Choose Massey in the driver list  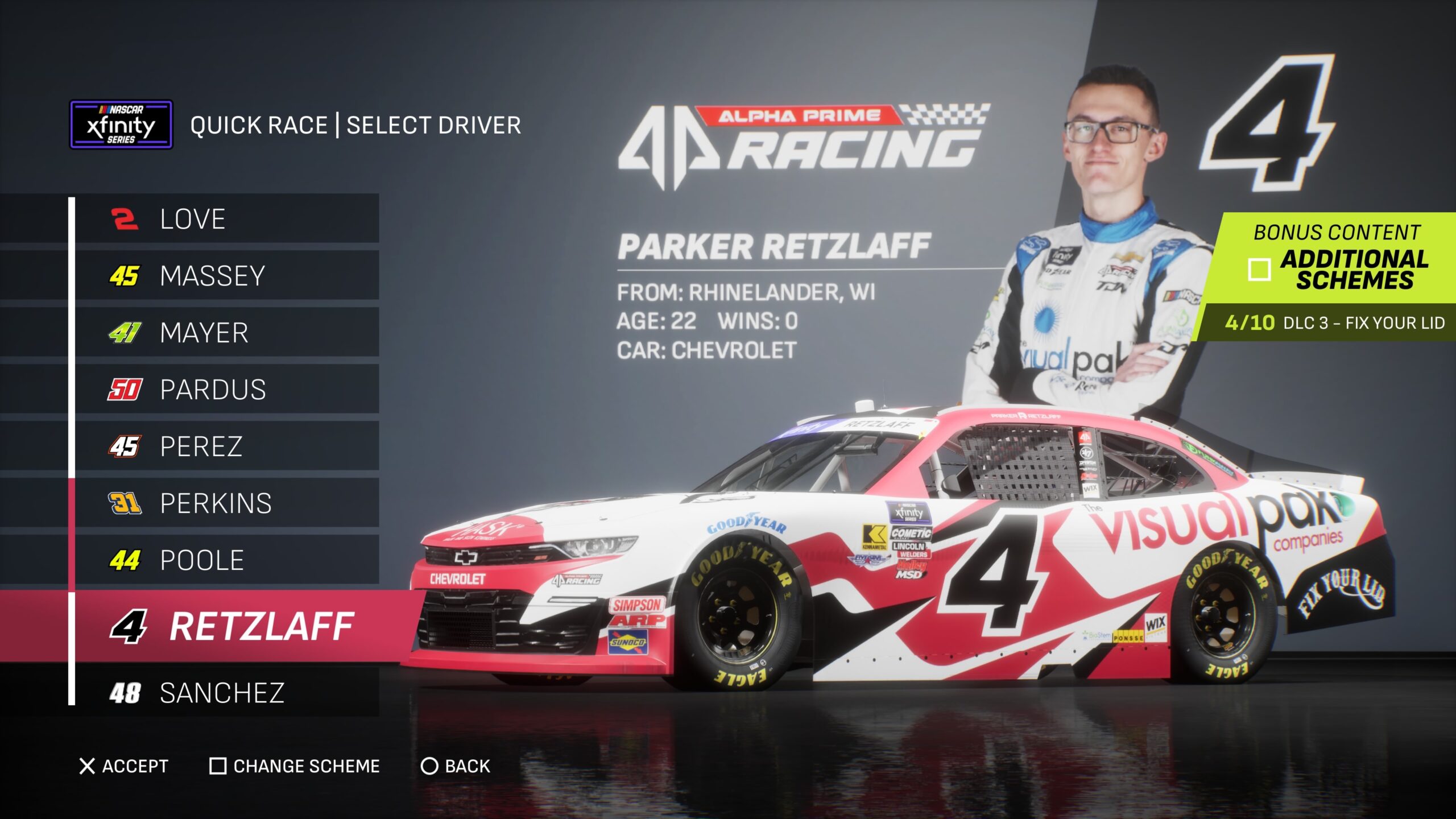click(226, 276)
